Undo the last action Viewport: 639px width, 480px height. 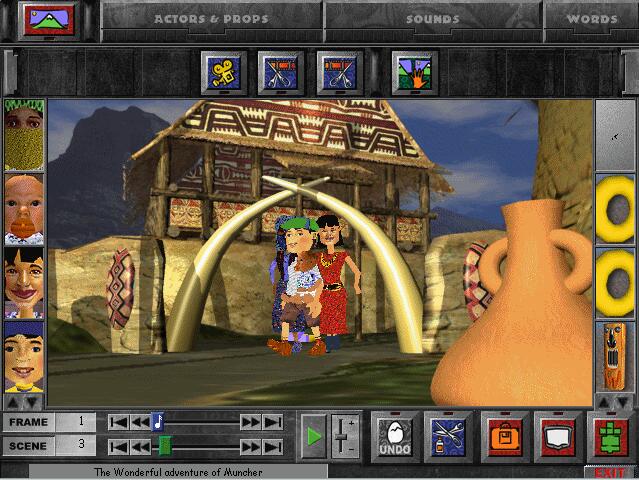coord(396,435)
